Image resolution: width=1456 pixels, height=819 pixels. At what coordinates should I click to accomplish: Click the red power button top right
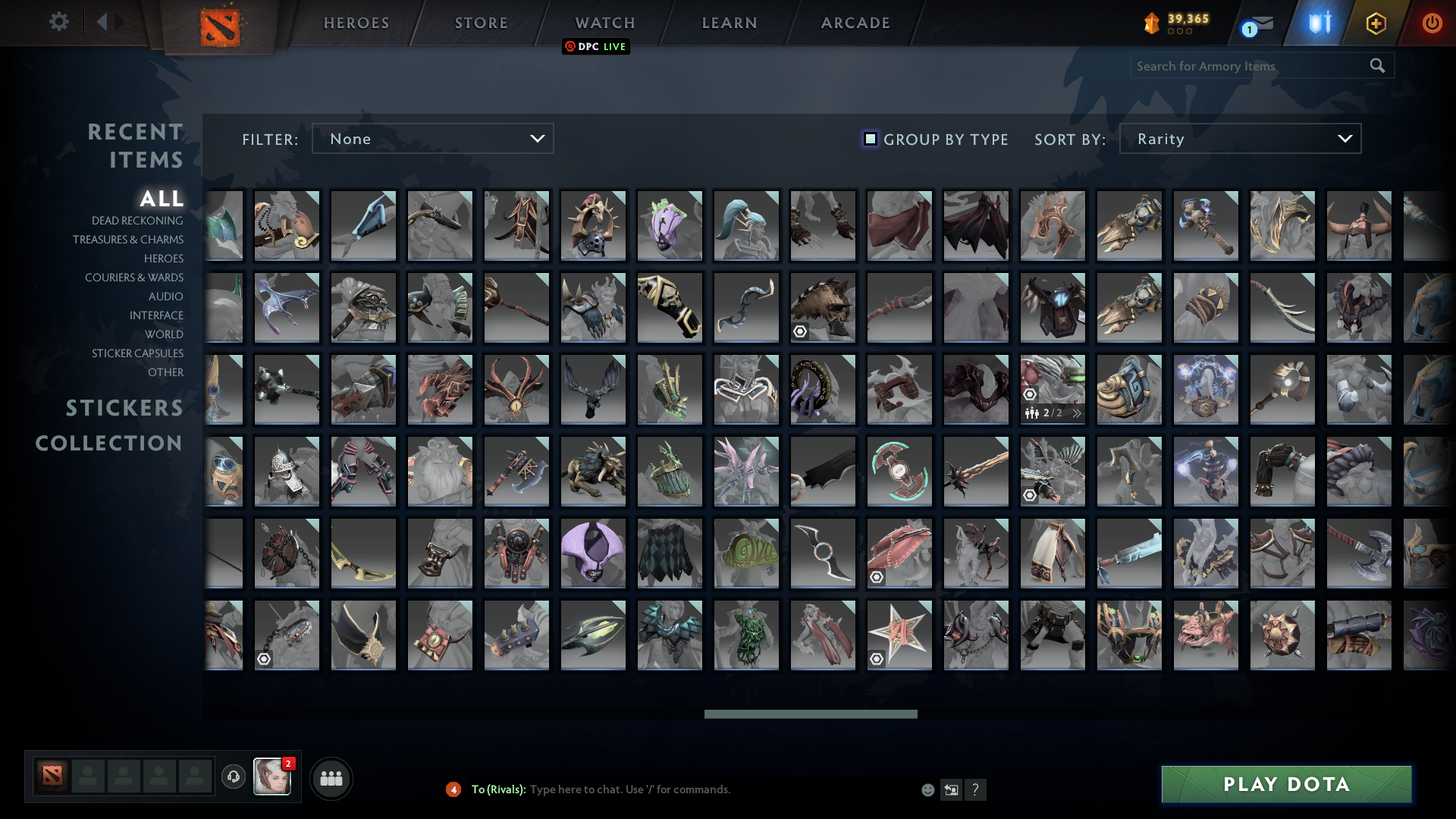point(1432,23)
